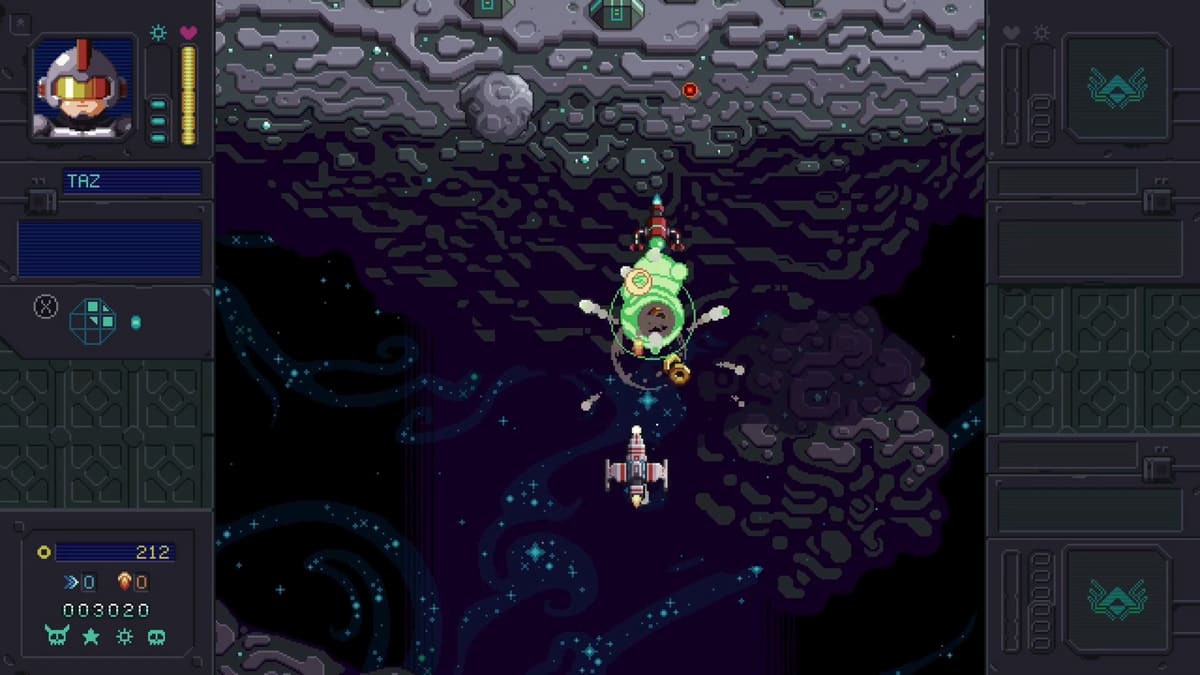
Task: Click the blue chevron speed upgrade icon
Action: pyautogui.click(x=72, y=582)
